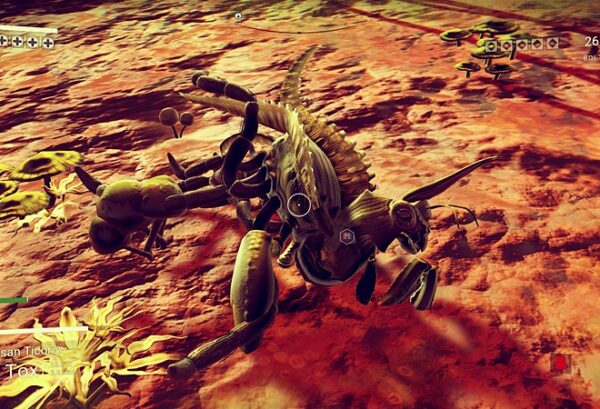Image resolution: width=600 pixels, height=409 pixels.
Task: Click the compass marker at the top of the screen
Action: (238, 16)
